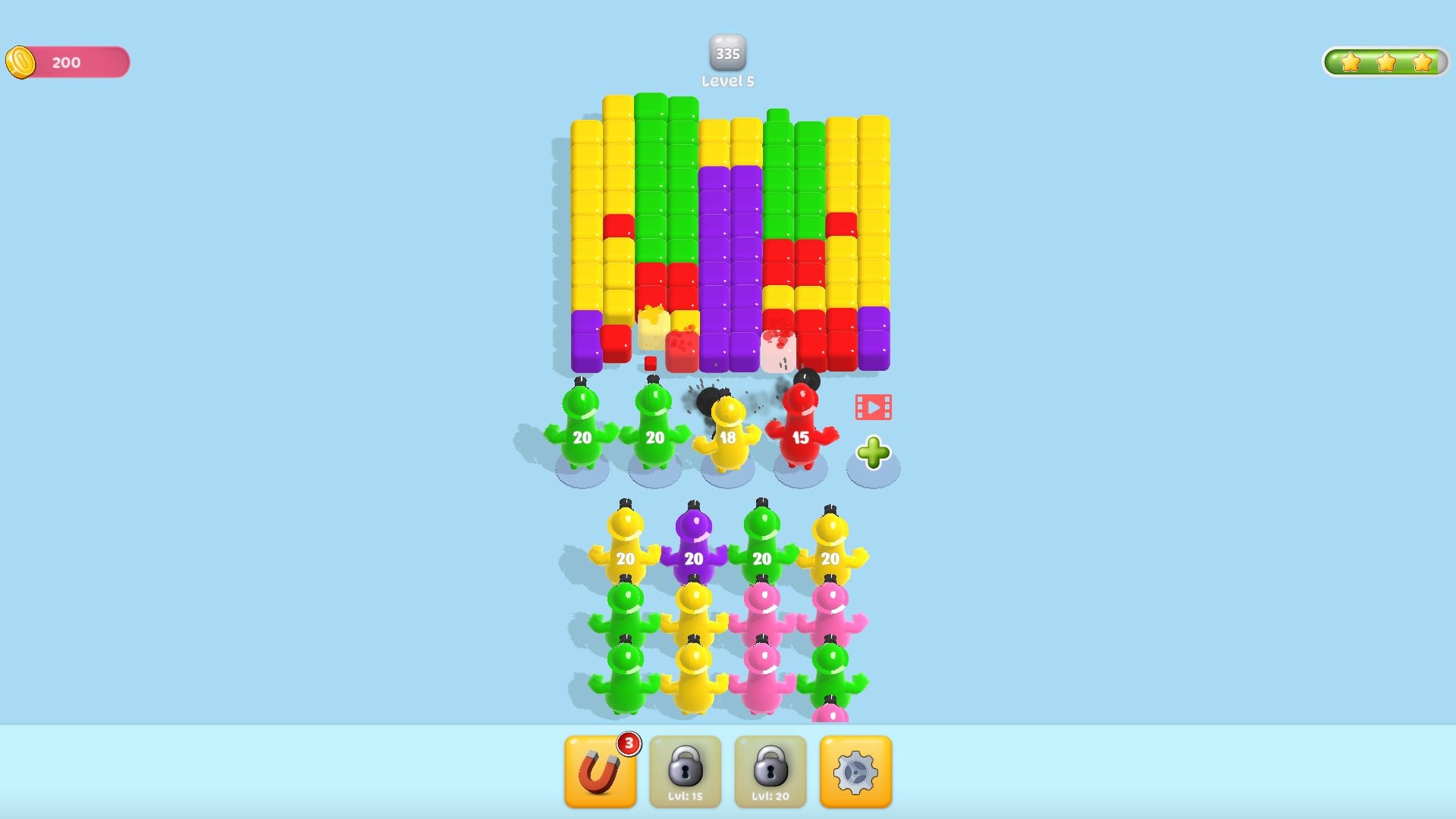This screenshot has width=1456, height=819.
Task: Watch the ad video to get a reward
Action: (872, 406)
